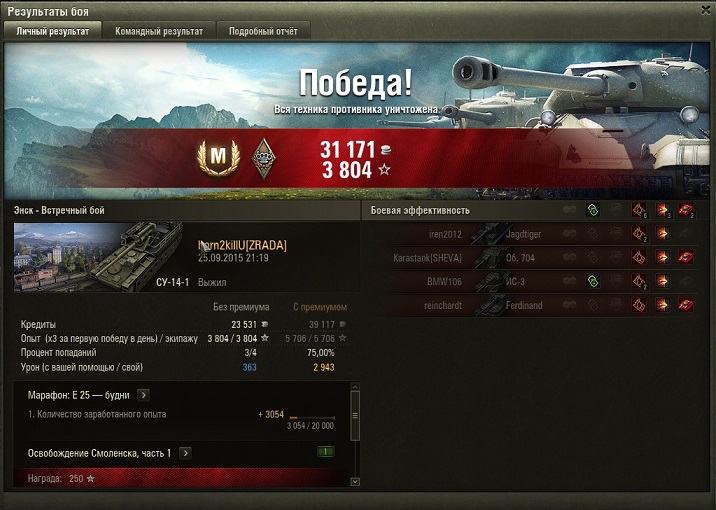Click the destroyed-tank icon in Karastank row
This screenshot has width=716, height=510.
[x=685, y=257]
